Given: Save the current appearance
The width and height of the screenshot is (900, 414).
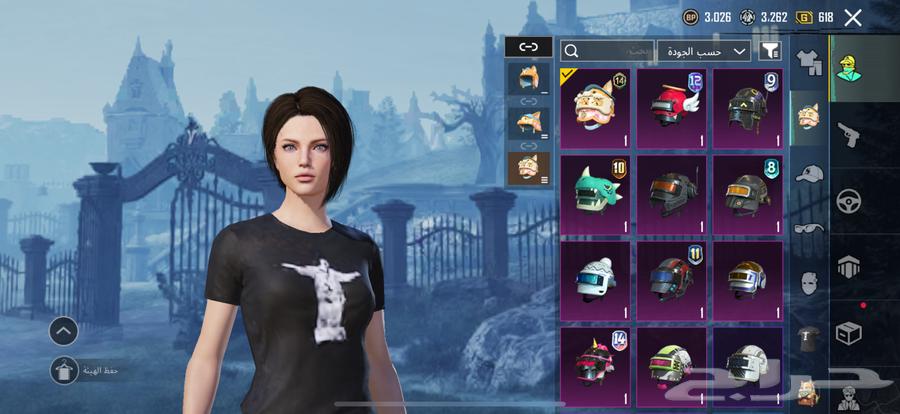Looking at the screenshot, I should coord(64,370).
